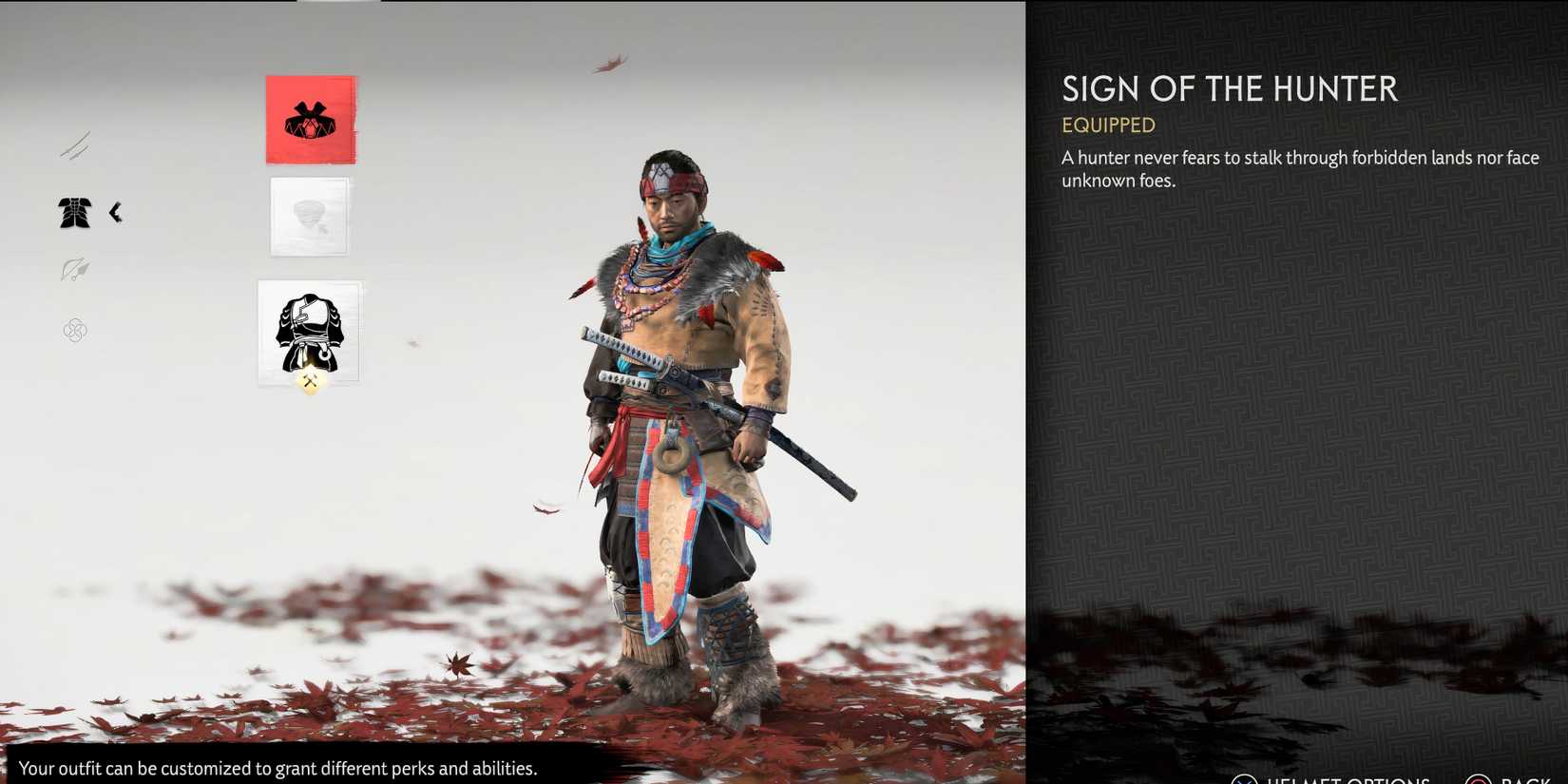Click the Sign of the Hunter title
Screen dimensions: 1568x784
[1230, 88]
